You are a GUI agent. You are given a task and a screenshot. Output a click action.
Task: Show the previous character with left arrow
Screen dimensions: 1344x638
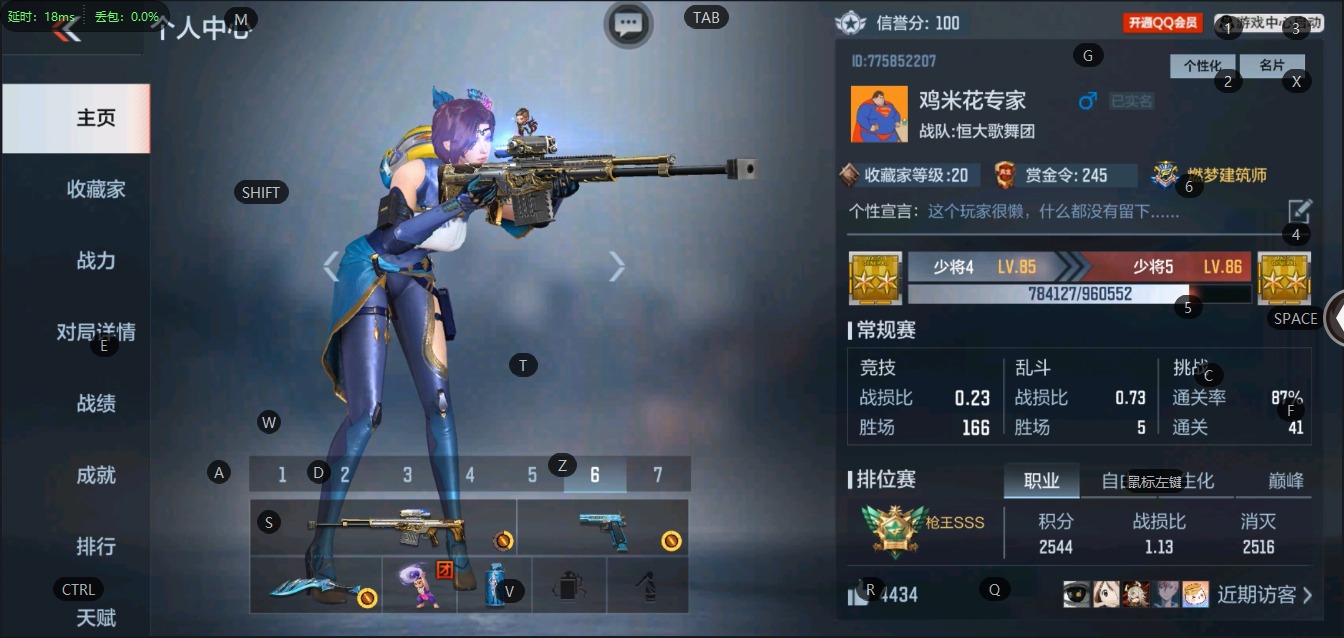coord(331,266)
